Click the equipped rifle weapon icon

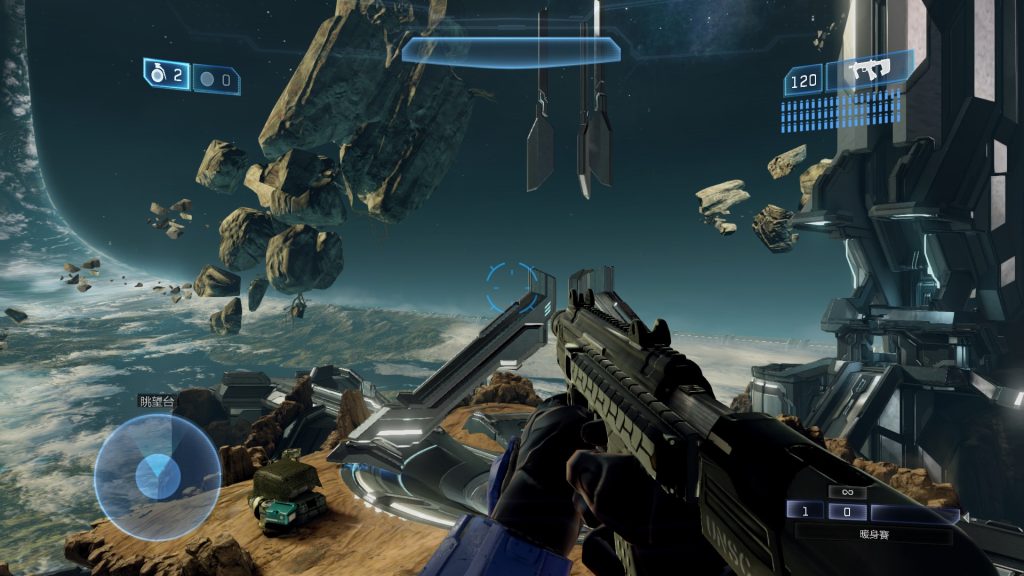point(868,72)
